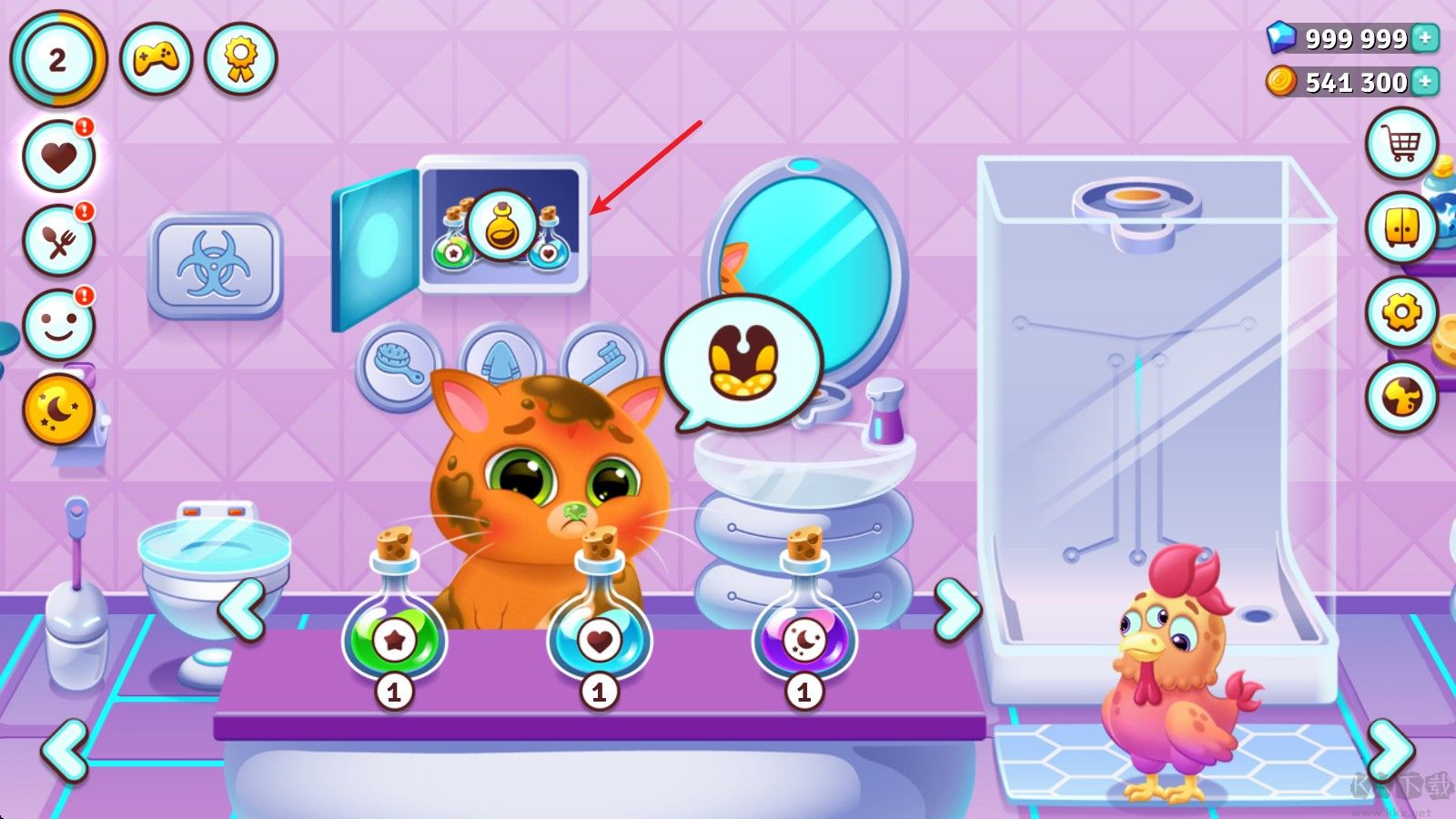Add more gold coins with plus button
The image size is (1456, 819).
(1426, 82)
